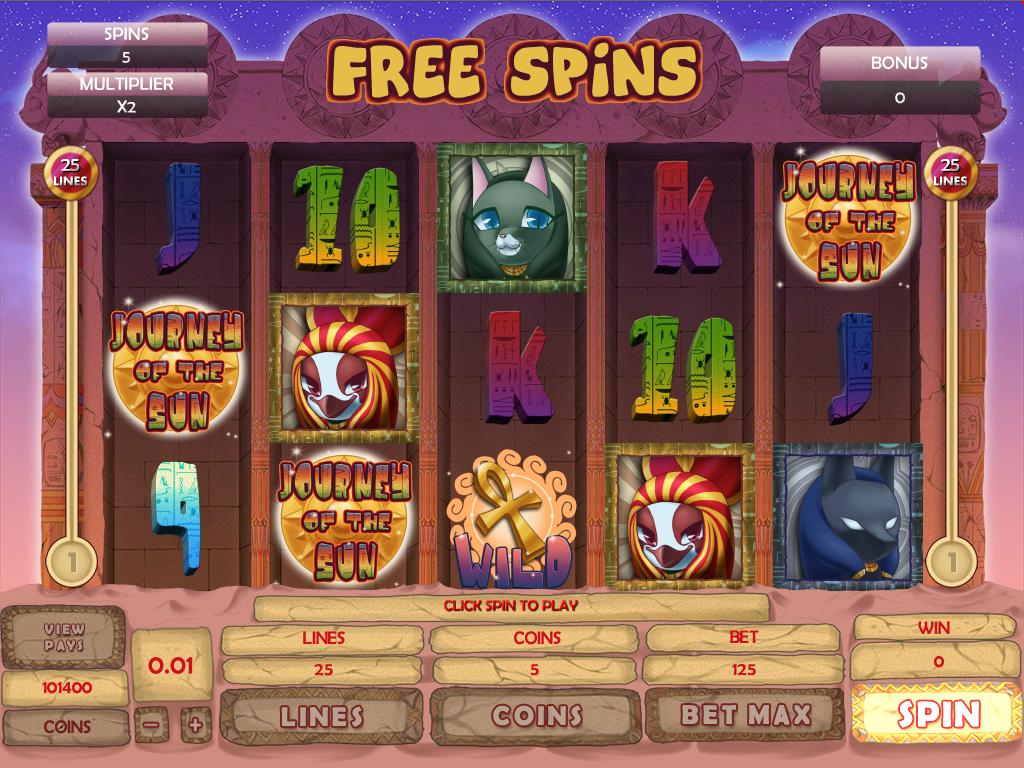Viewport: 1024px width, 768px height.
Task: Select the LINES button
Action: coord(321,715)
